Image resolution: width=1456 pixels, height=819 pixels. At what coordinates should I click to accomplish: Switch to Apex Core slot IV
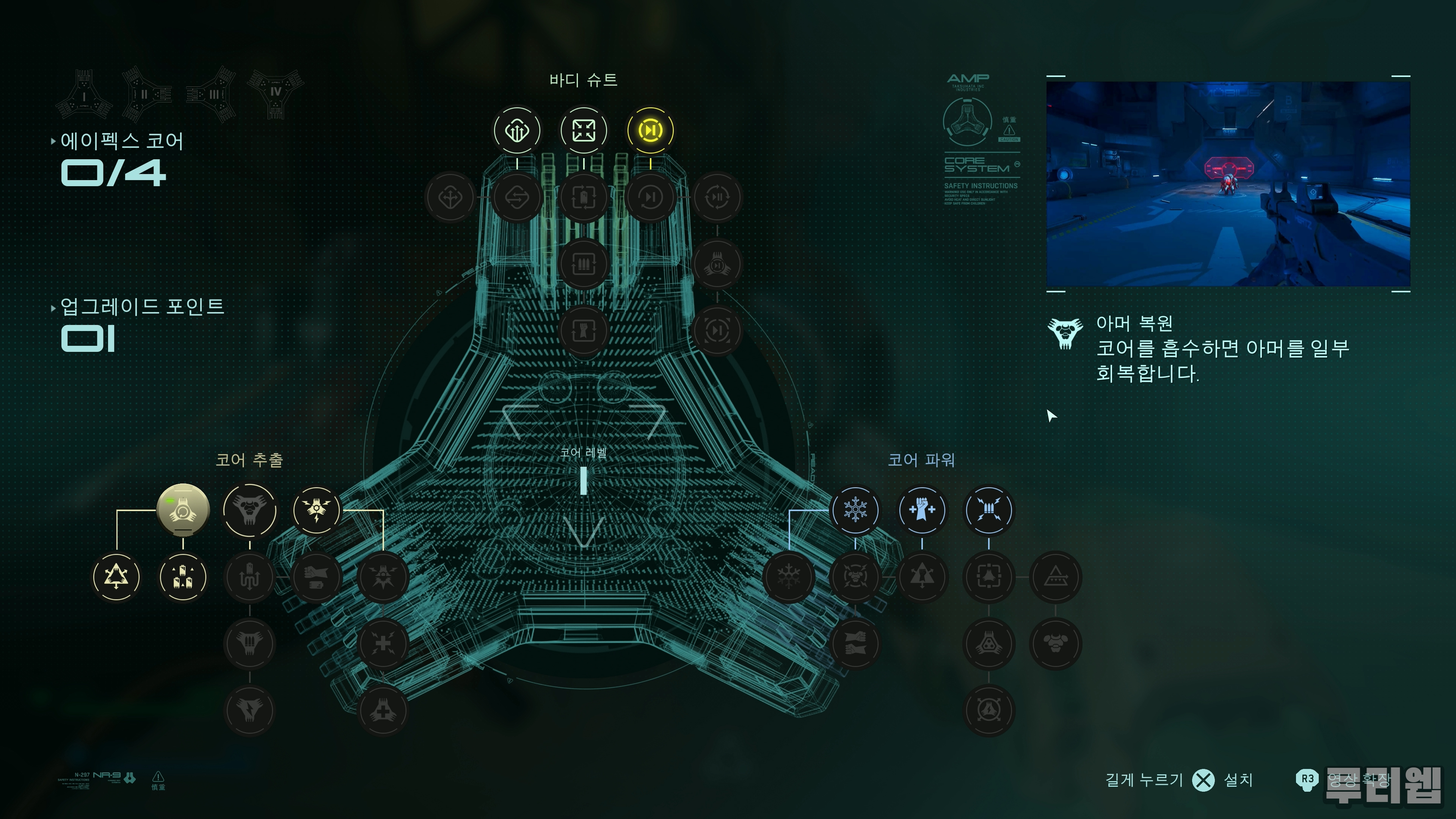click(275, 94)
